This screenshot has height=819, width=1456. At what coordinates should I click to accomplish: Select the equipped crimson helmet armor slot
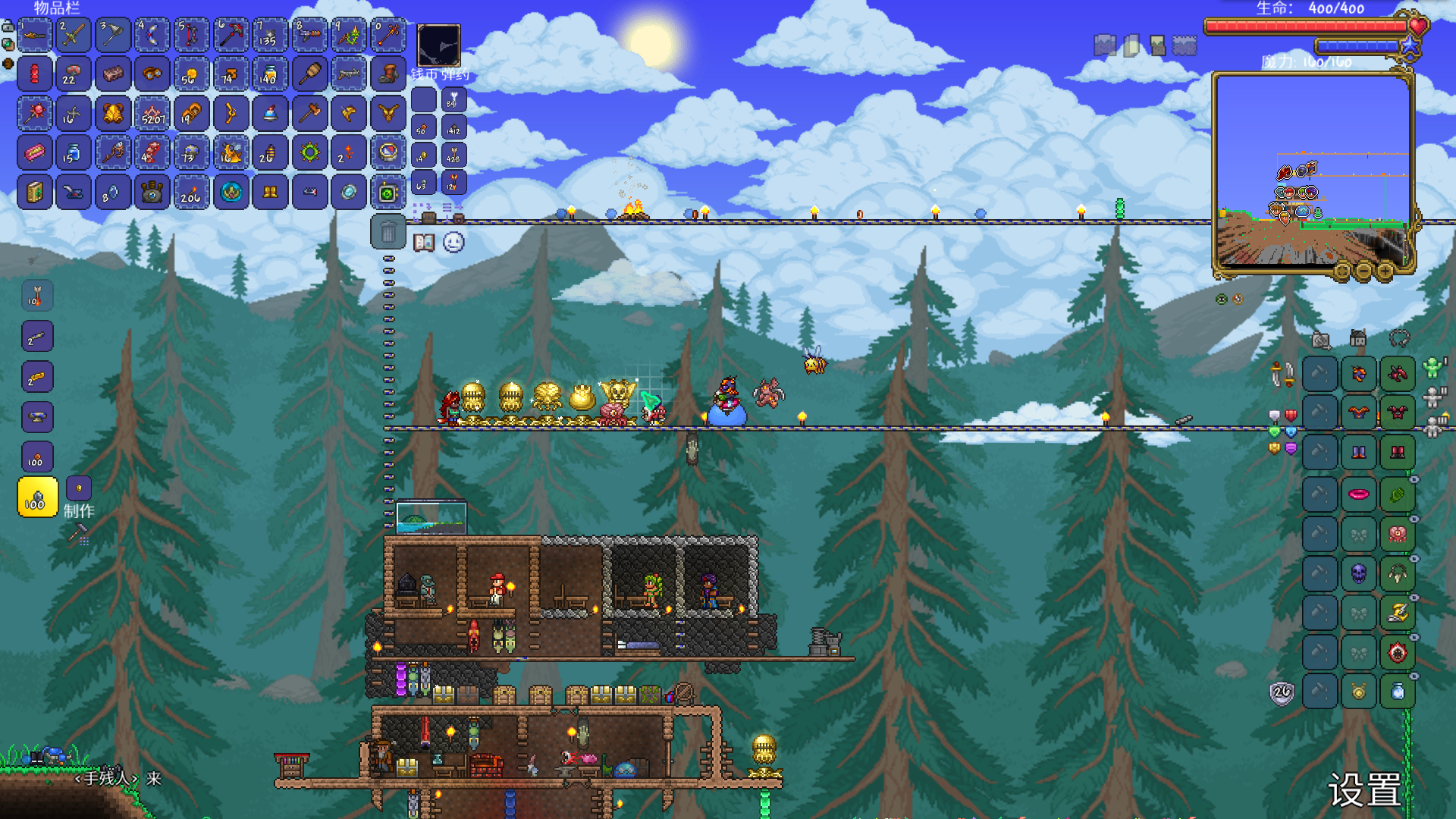1397,374
